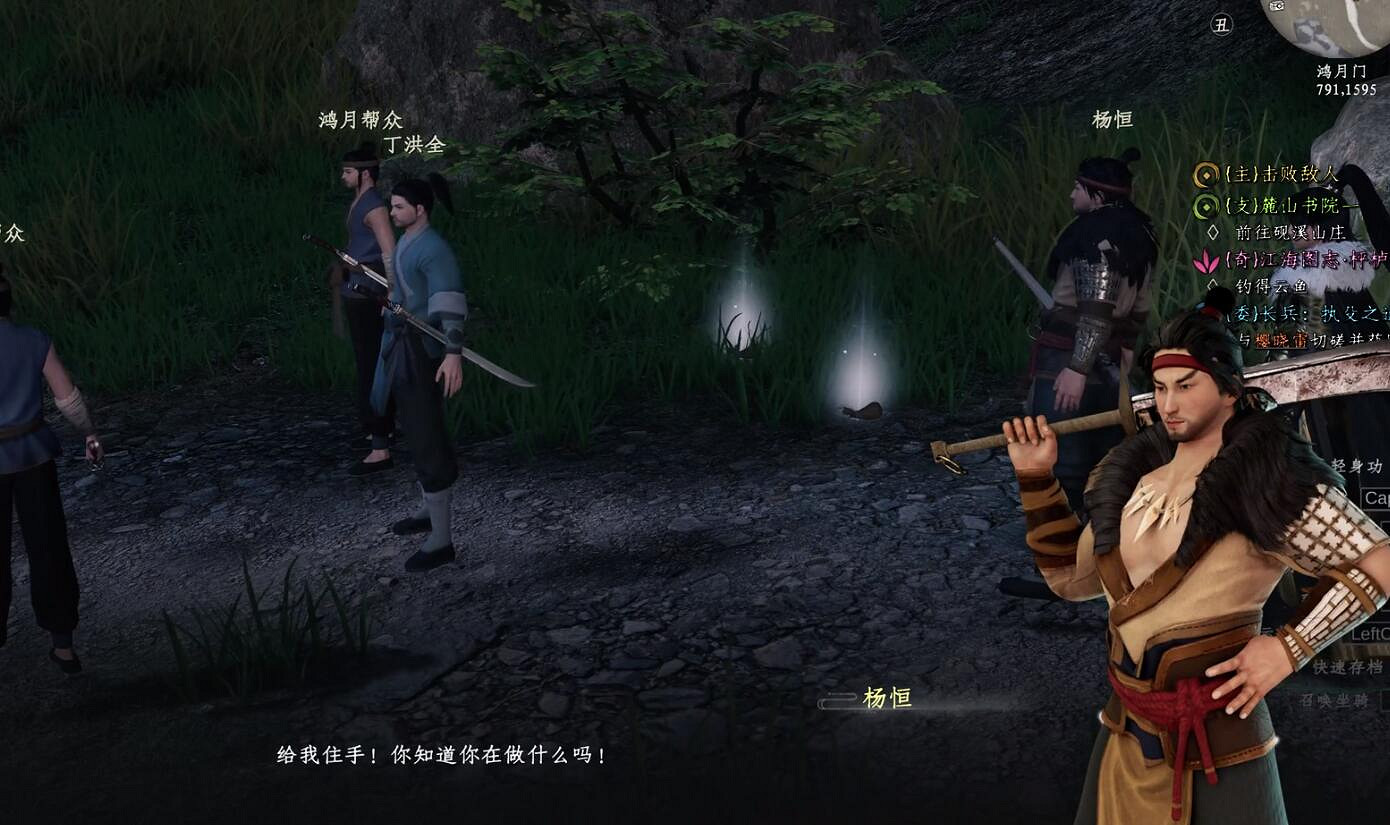The width and height of the screenshot is (1390, 825).
Task: Select the green side quest emblem for 麓山书院
Action: pyautogui.click(x=1207, y=205)
